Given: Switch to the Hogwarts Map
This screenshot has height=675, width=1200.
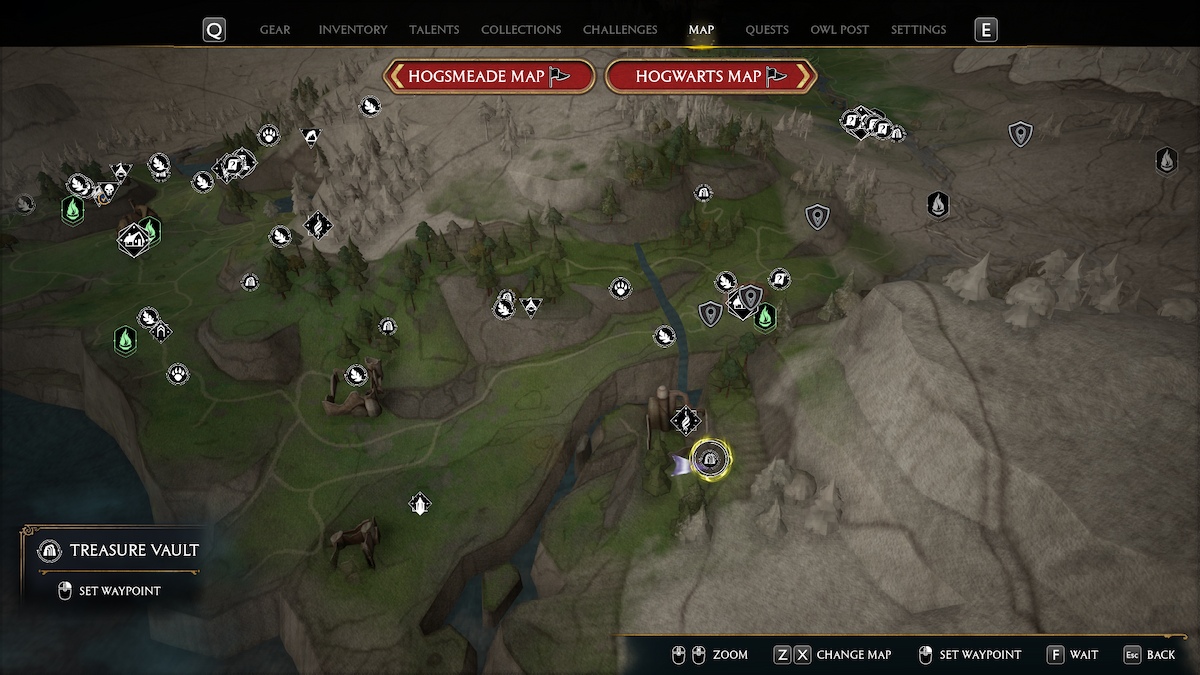Looking at the screenshot, I should pyautogui.click(x=711, y=76).
